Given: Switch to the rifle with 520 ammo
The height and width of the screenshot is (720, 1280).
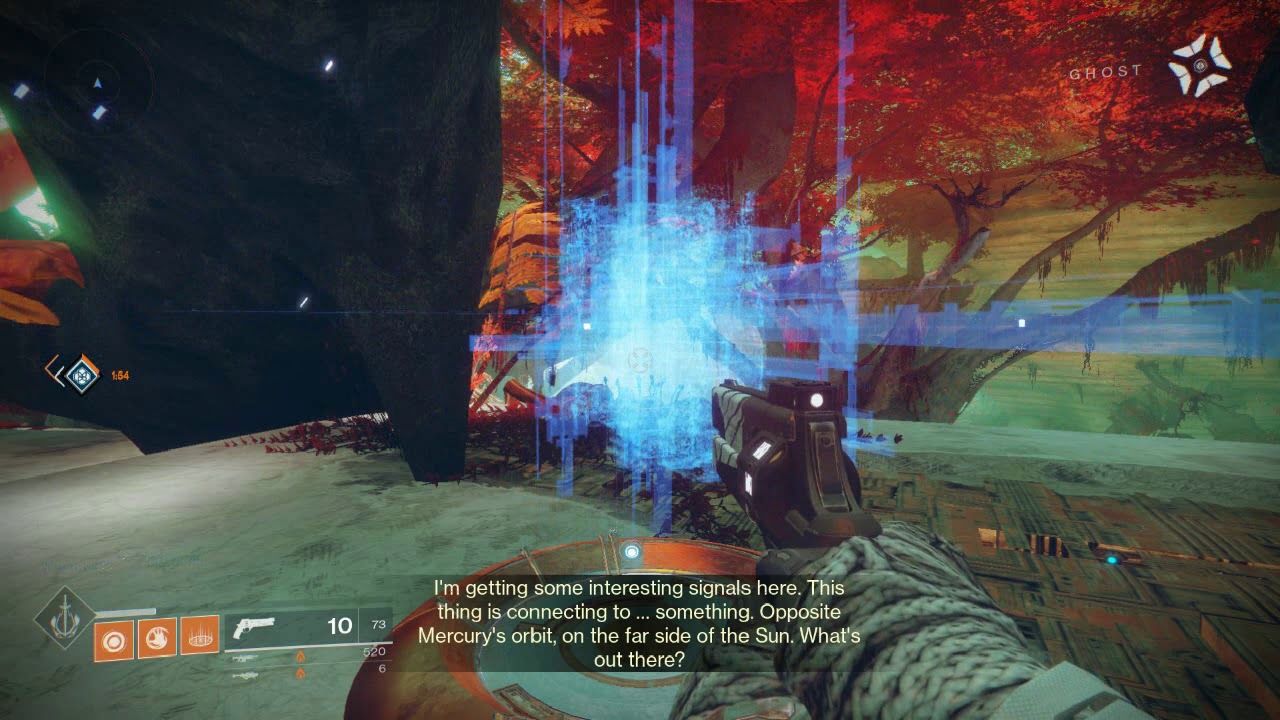Looking at the screenshot, I should pos(245,656).
